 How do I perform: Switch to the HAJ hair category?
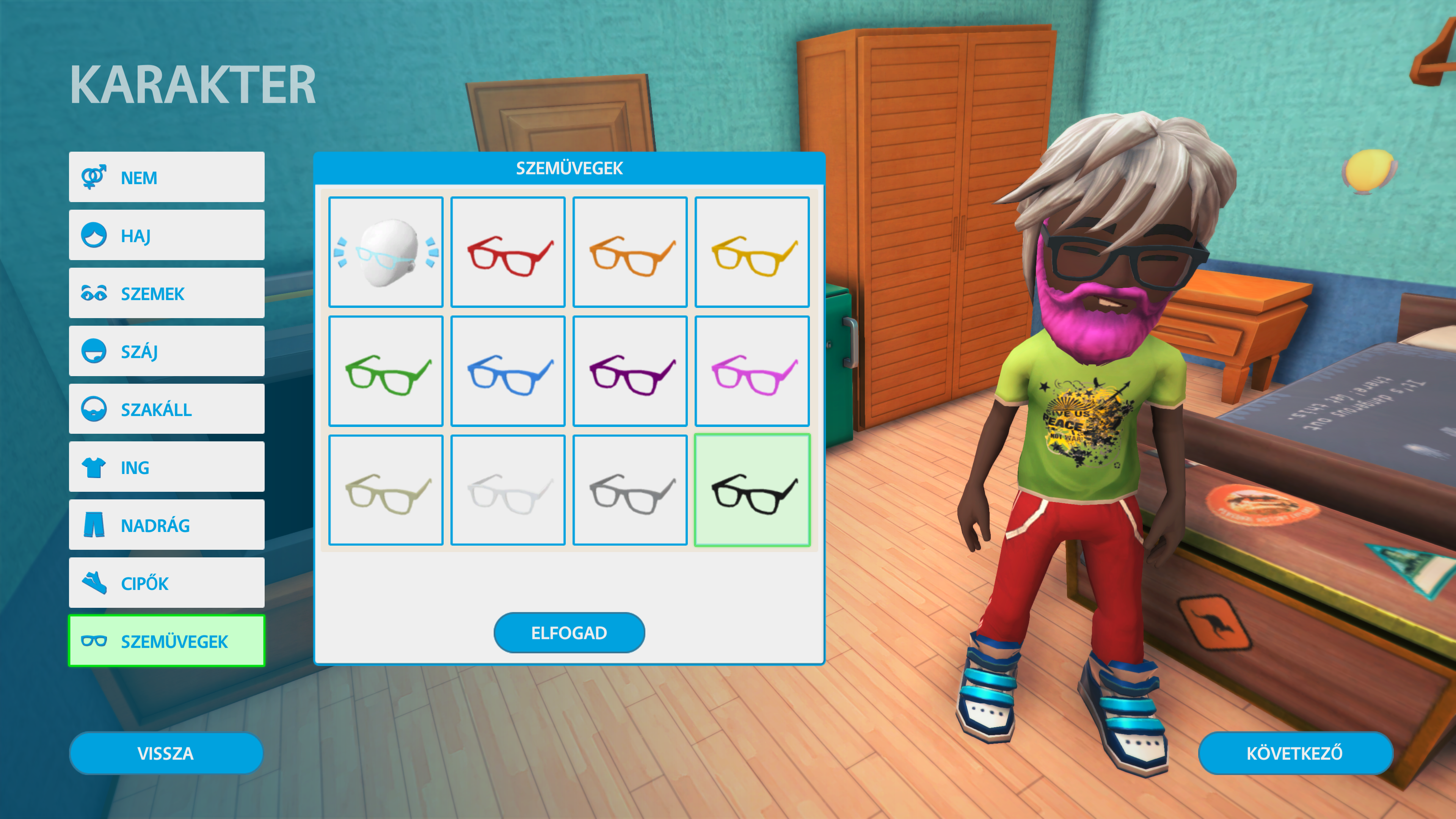167,236
